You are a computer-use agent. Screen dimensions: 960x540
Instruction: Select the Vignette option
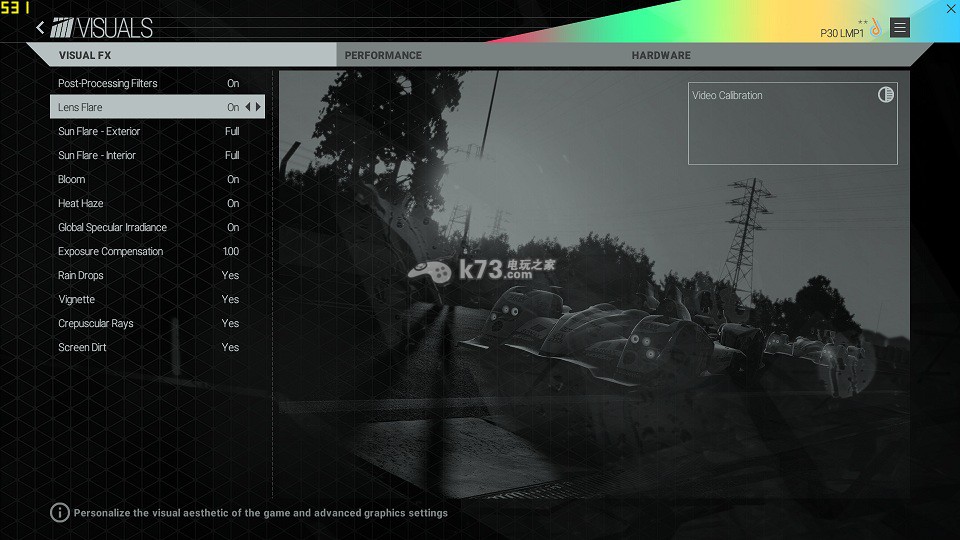(x=150, y=299)
